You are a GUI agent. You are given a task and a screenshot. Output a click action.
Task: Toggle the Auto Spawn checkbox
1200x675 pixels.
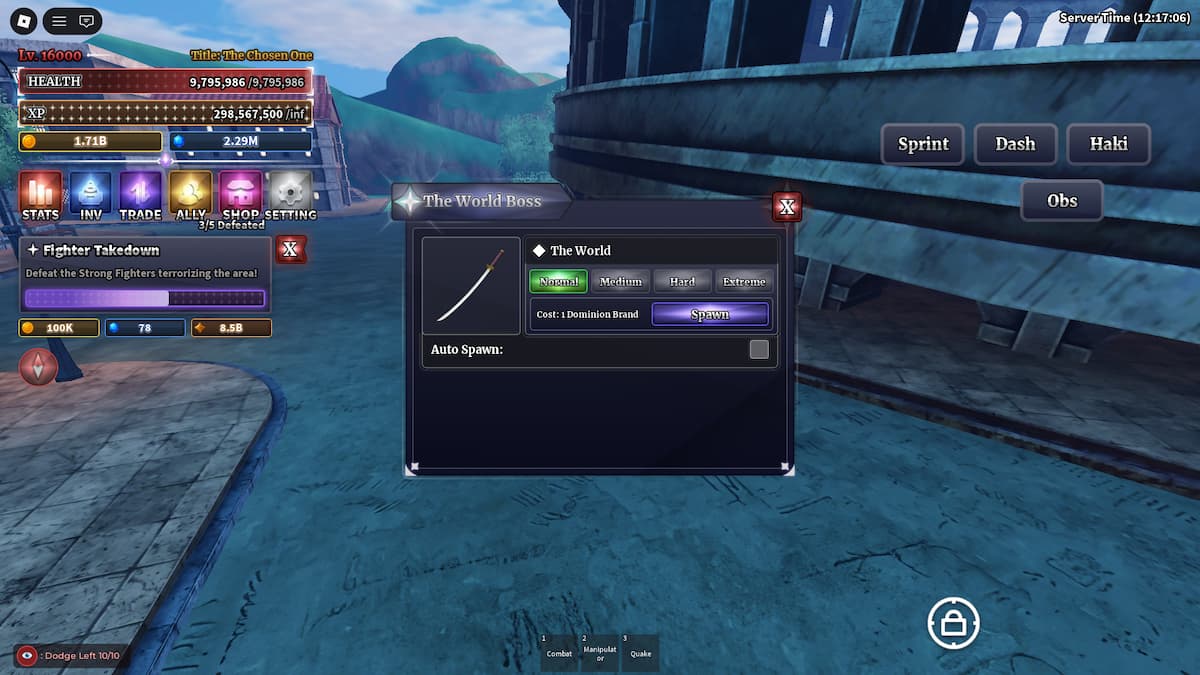click(759, 349)
